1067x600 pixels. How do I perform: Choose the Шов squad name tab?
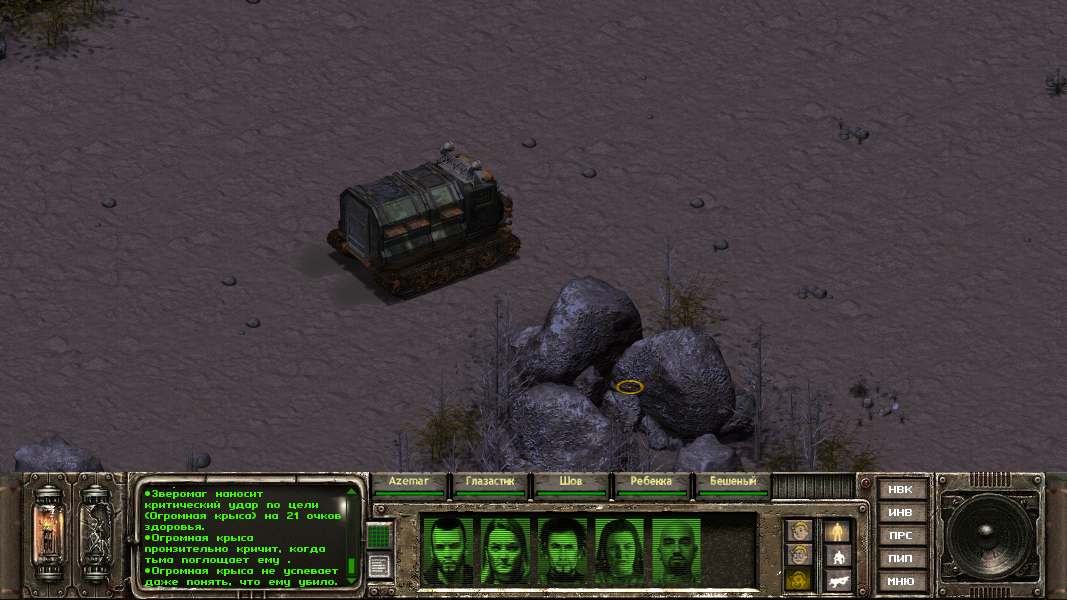(x=571, y=482)
